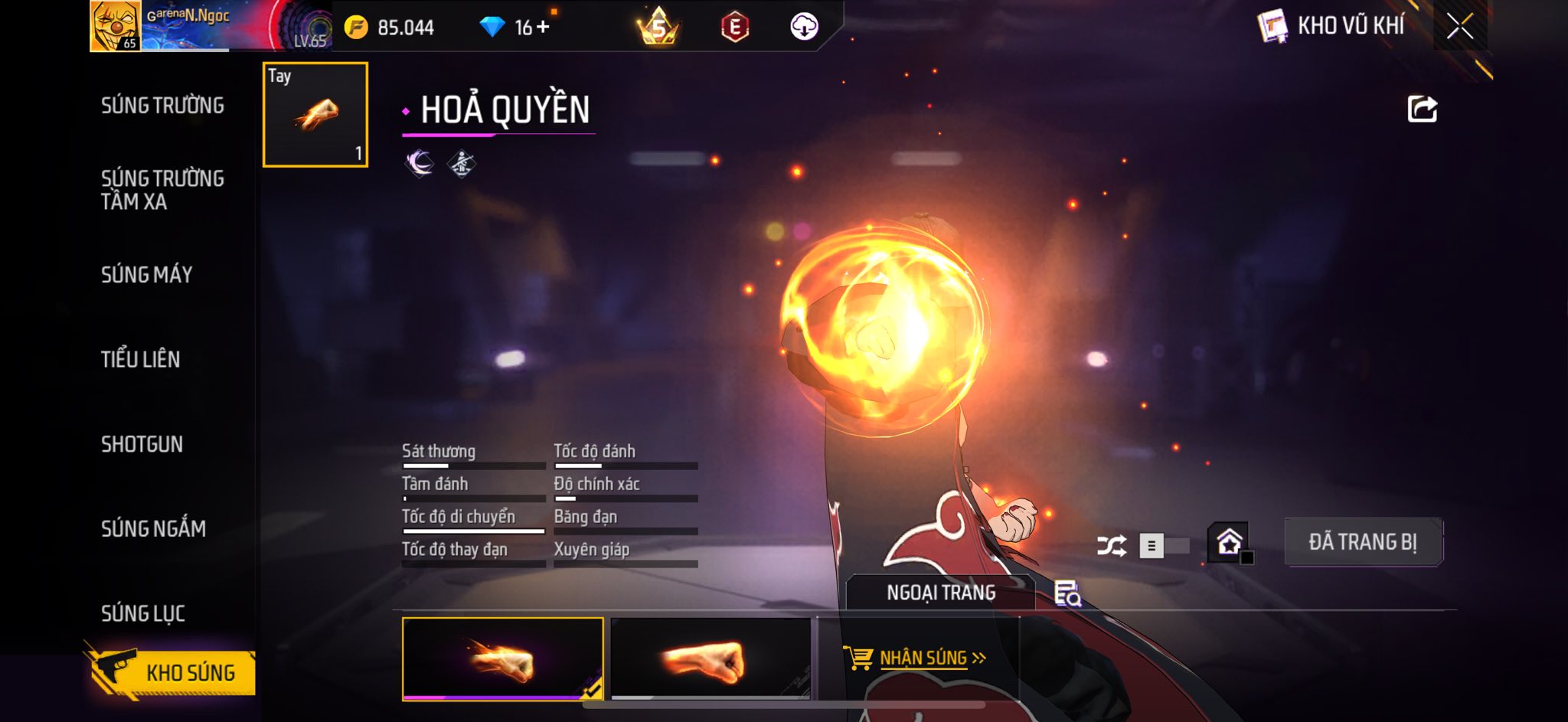1568x722 pixels.
Task: Open the Súng Máy weapon category
Action: tap(146, 275)
